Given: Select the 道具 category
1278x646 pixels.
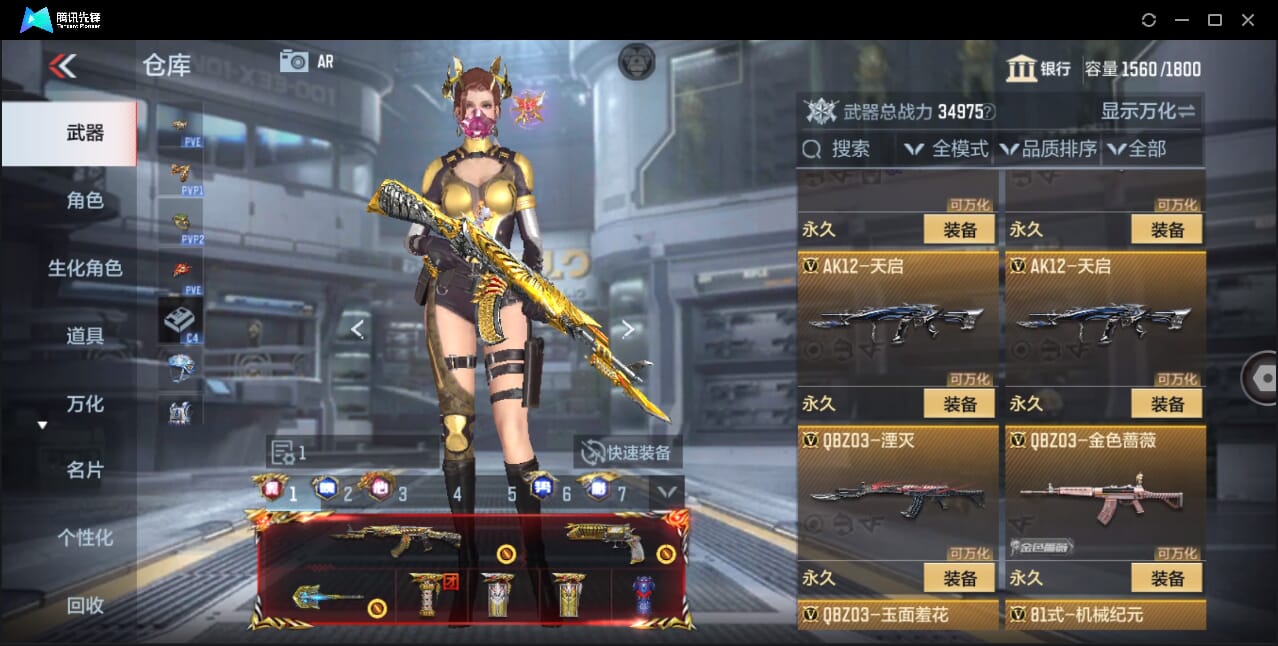Looking at the screenshot, I should [x=84, y=336].
